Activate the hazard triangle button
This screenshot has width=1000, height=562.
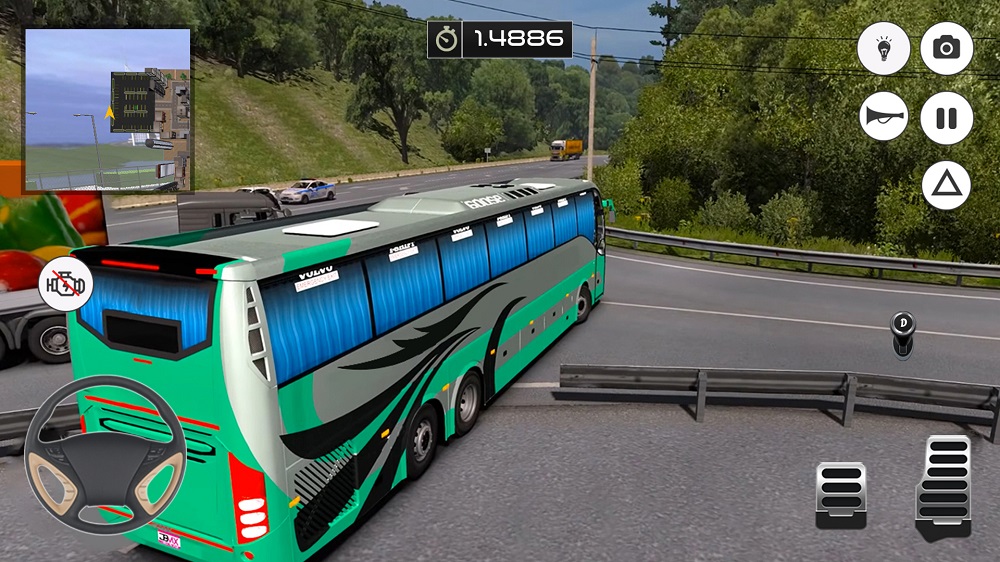tap(946, 184)
